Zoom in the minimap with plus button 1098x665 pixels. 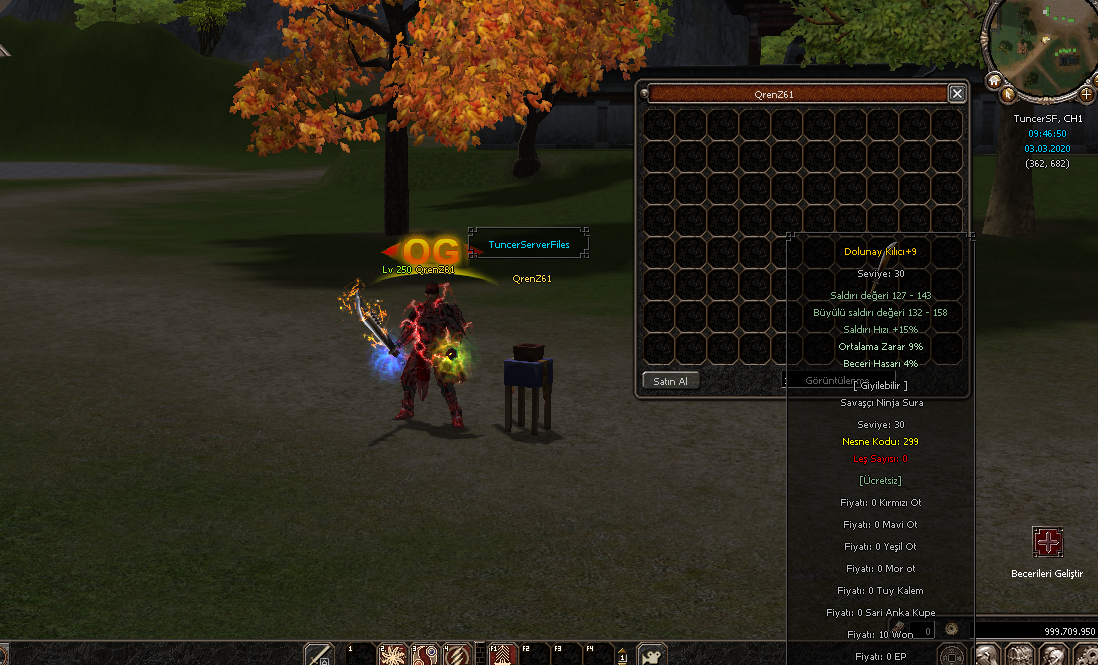pyautogui.click(x=1086, y=95)
